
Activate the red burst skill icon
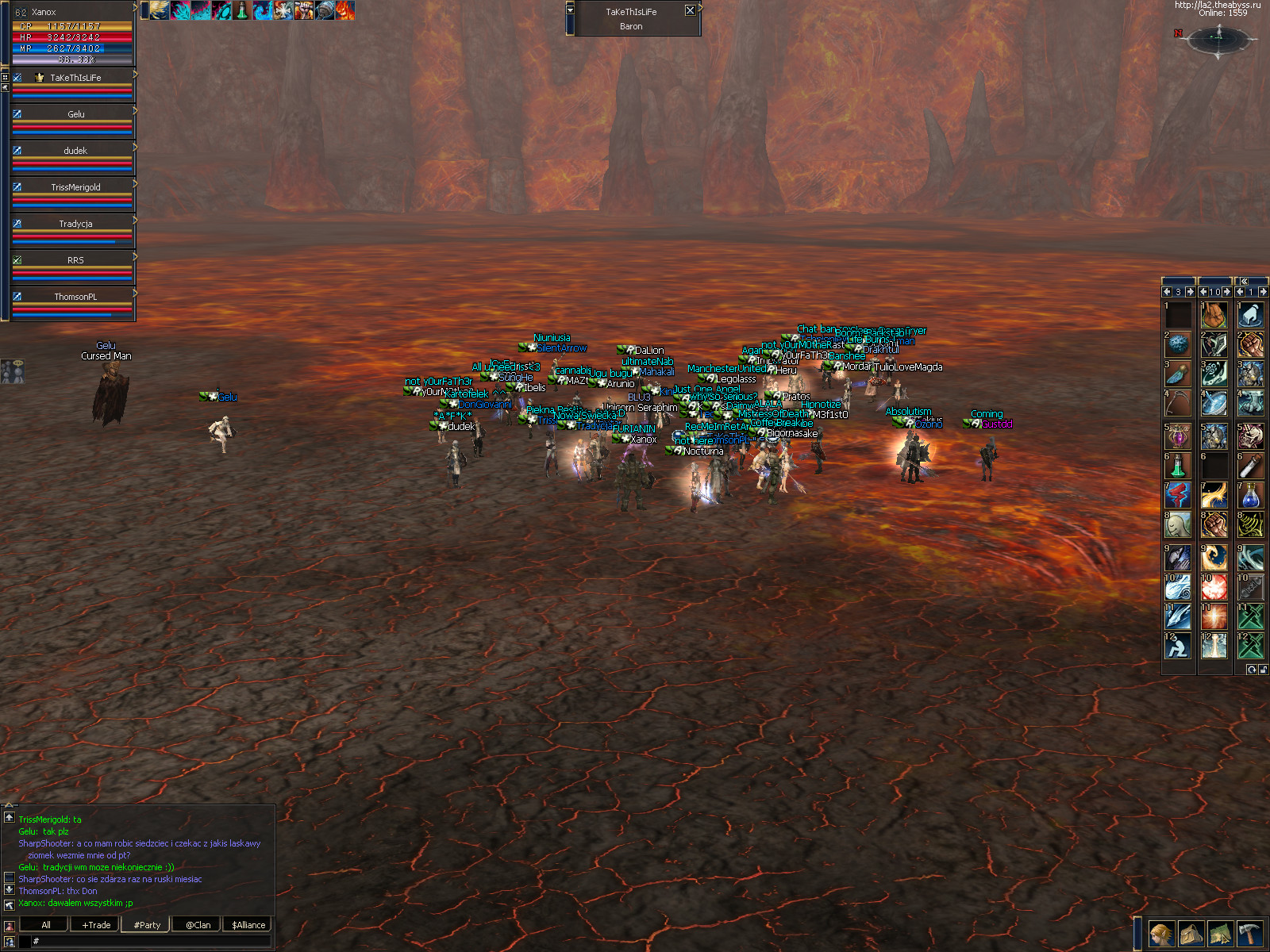point(1214,587)
